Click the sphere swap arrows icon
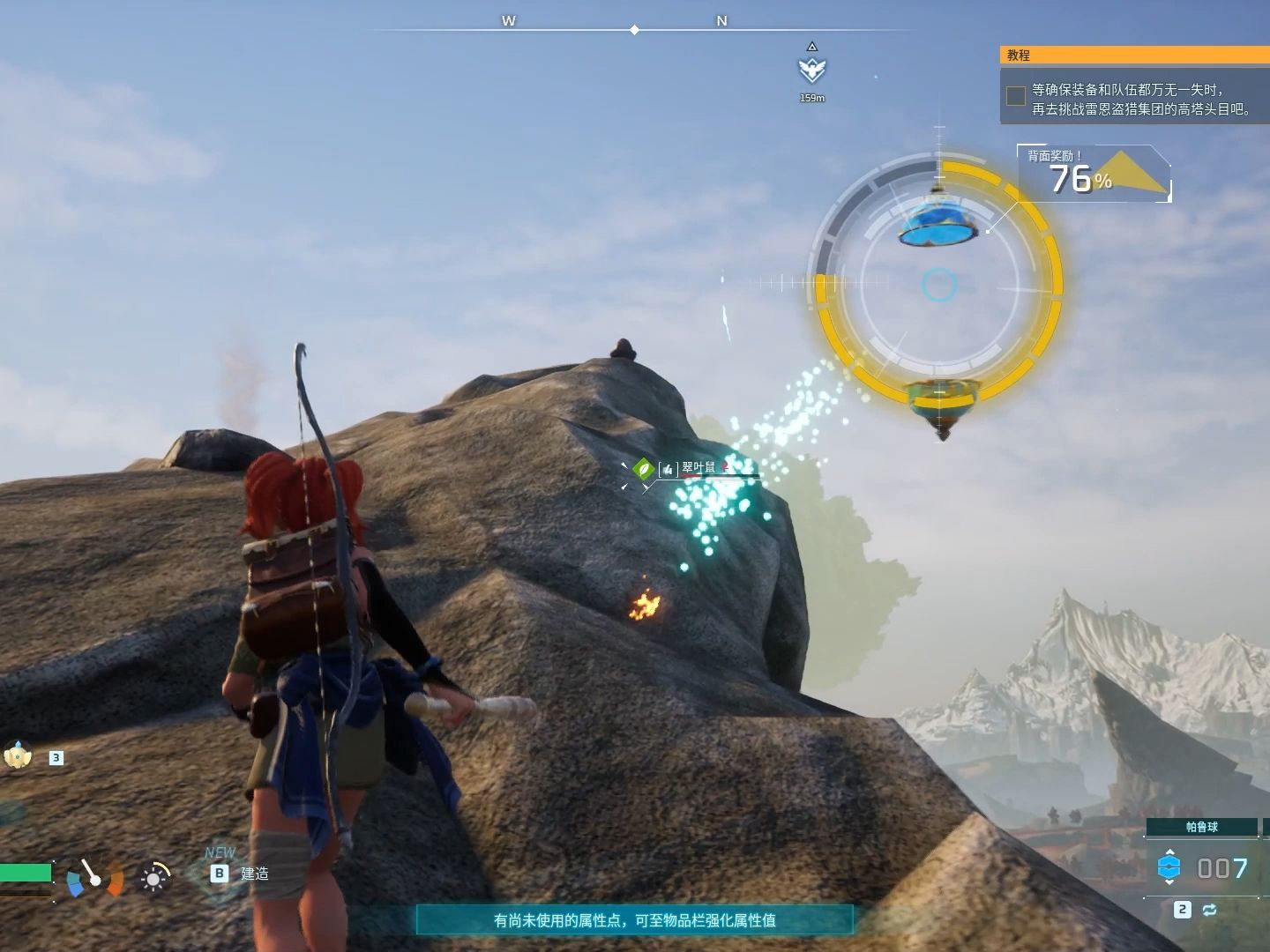The image size is (1270, 952). point(1209,910)
